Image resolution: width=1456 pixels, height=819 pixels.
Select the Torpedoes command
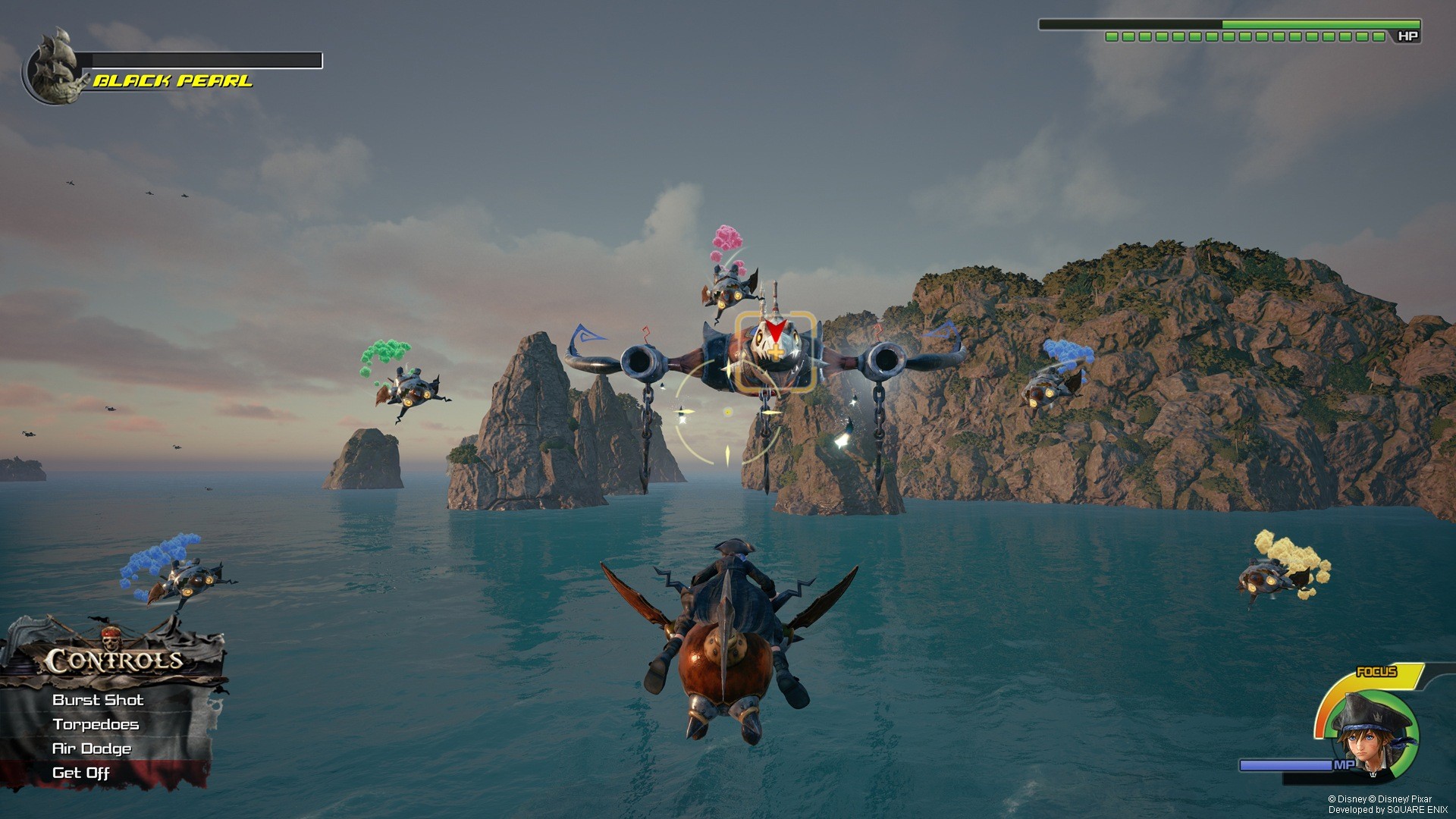pos(96,725)
